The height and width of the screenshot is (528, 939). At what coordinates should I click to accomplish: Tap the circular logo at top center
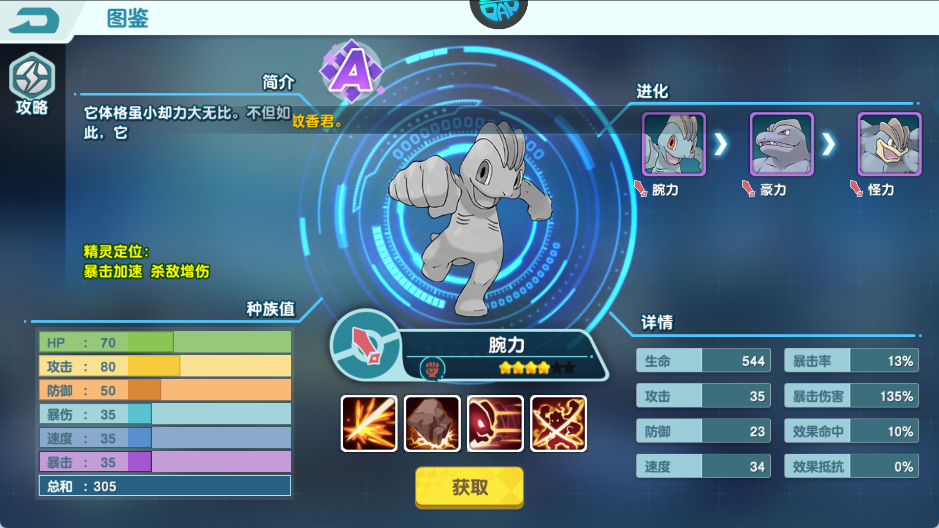(498, 10)
